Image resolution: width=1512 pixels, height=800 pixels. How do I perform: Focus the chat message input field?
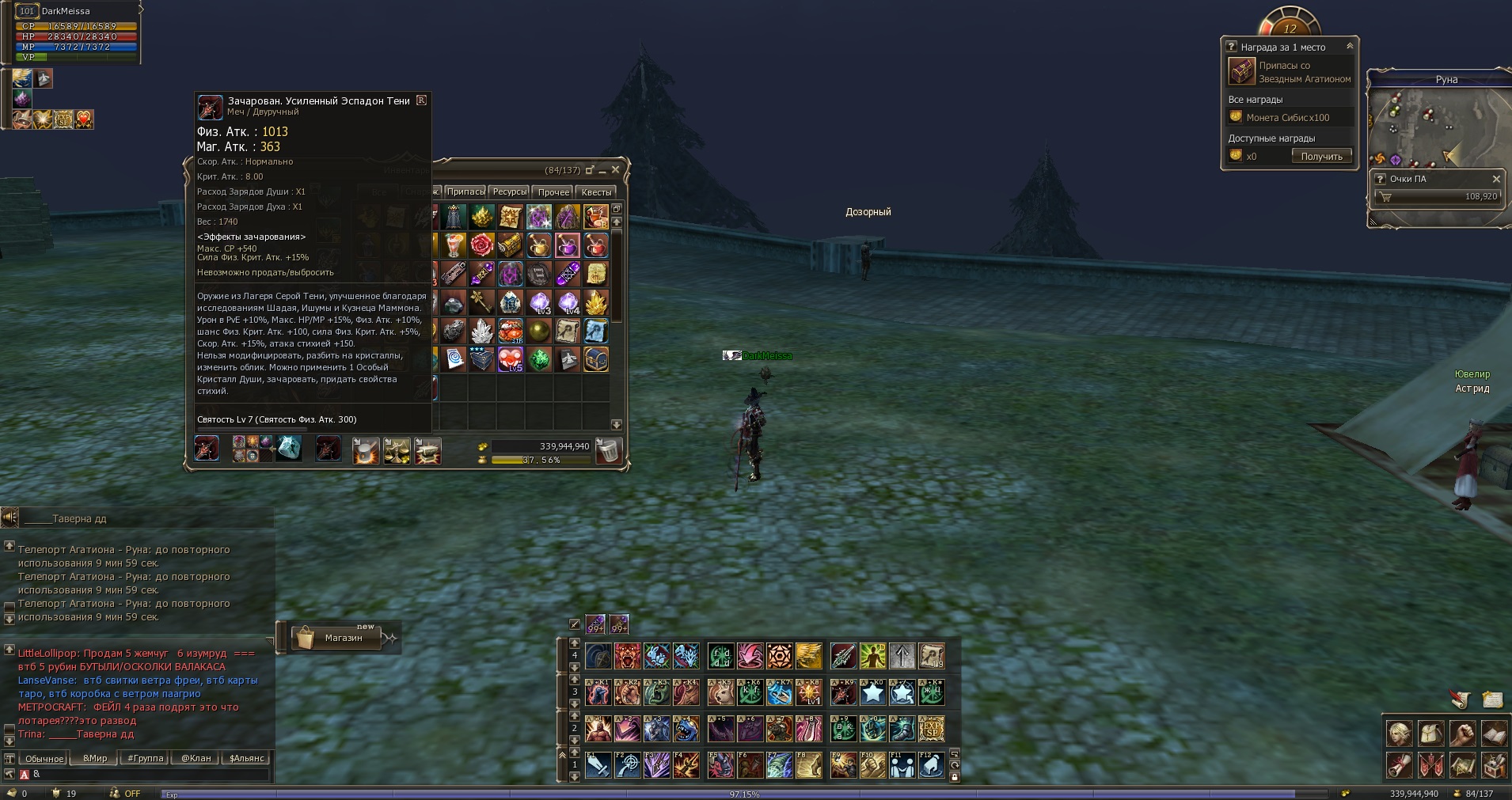[x=150, y=774]
